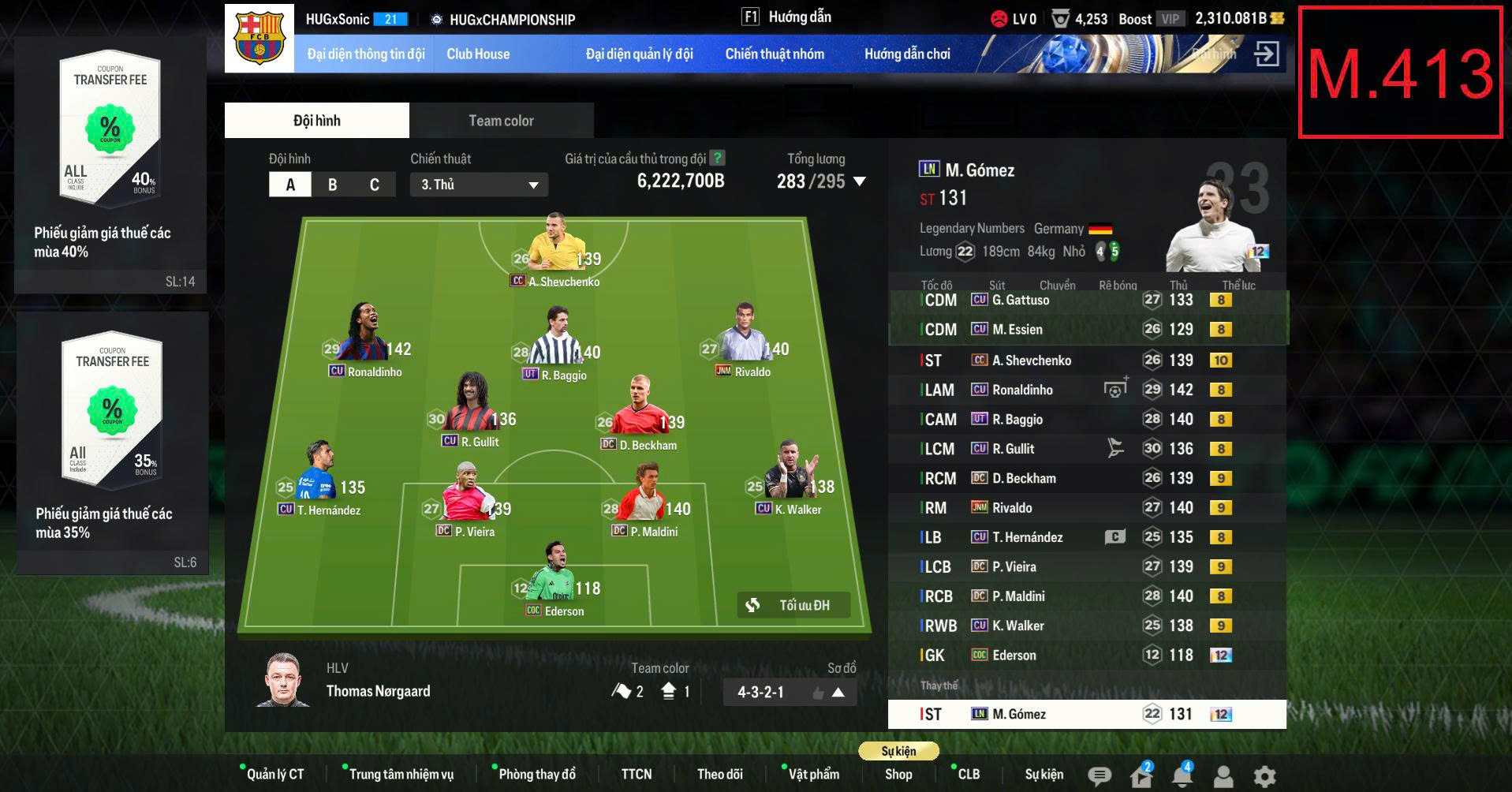Select substitute M. Gómez in the roster
This screenshot has height=792, width=1512.
click(1088, 713)
